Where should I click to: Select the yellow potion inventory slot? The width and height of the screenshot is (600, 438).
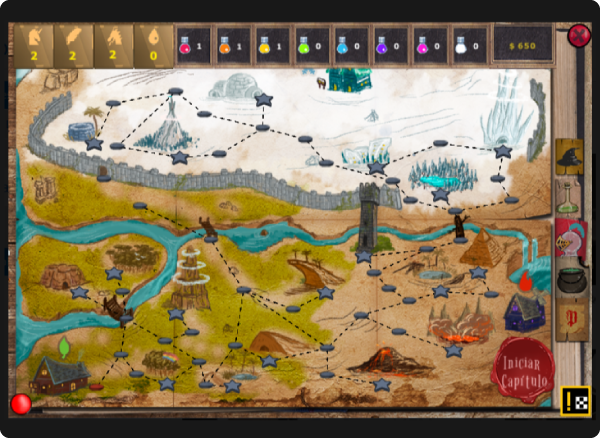pyautogui.click(x=271, y=46)
